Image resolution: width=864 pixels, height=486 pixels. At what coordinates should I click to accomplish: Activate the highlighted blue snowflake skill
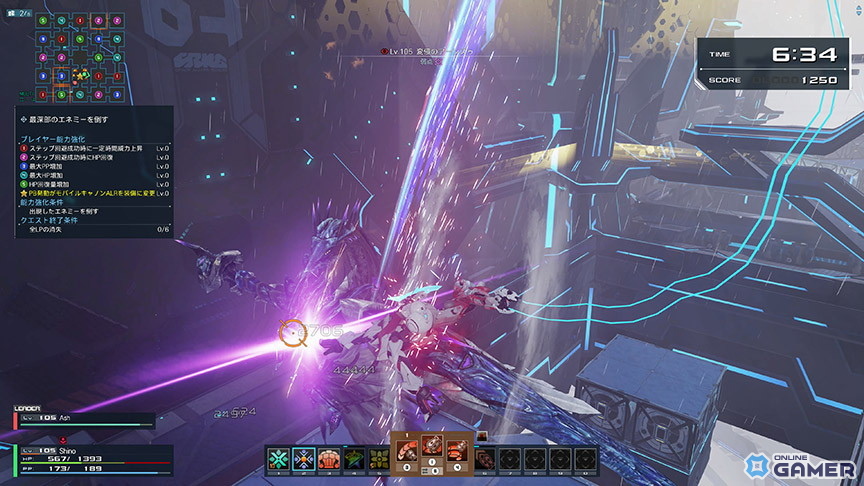tap(304, 458)
